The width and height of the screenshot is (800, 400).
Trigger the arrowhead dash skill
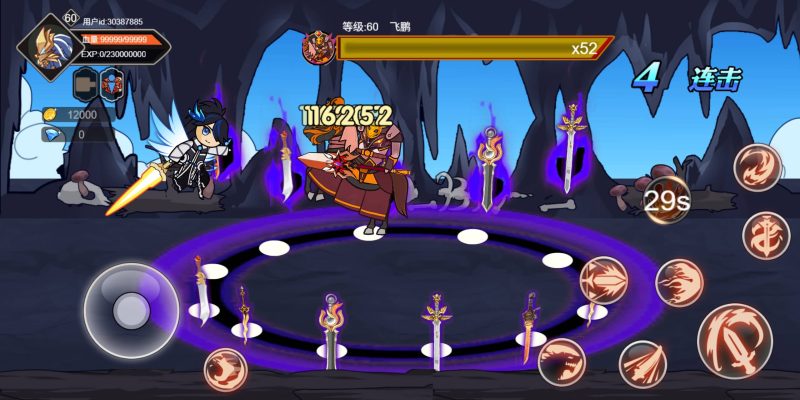(603, 280)
